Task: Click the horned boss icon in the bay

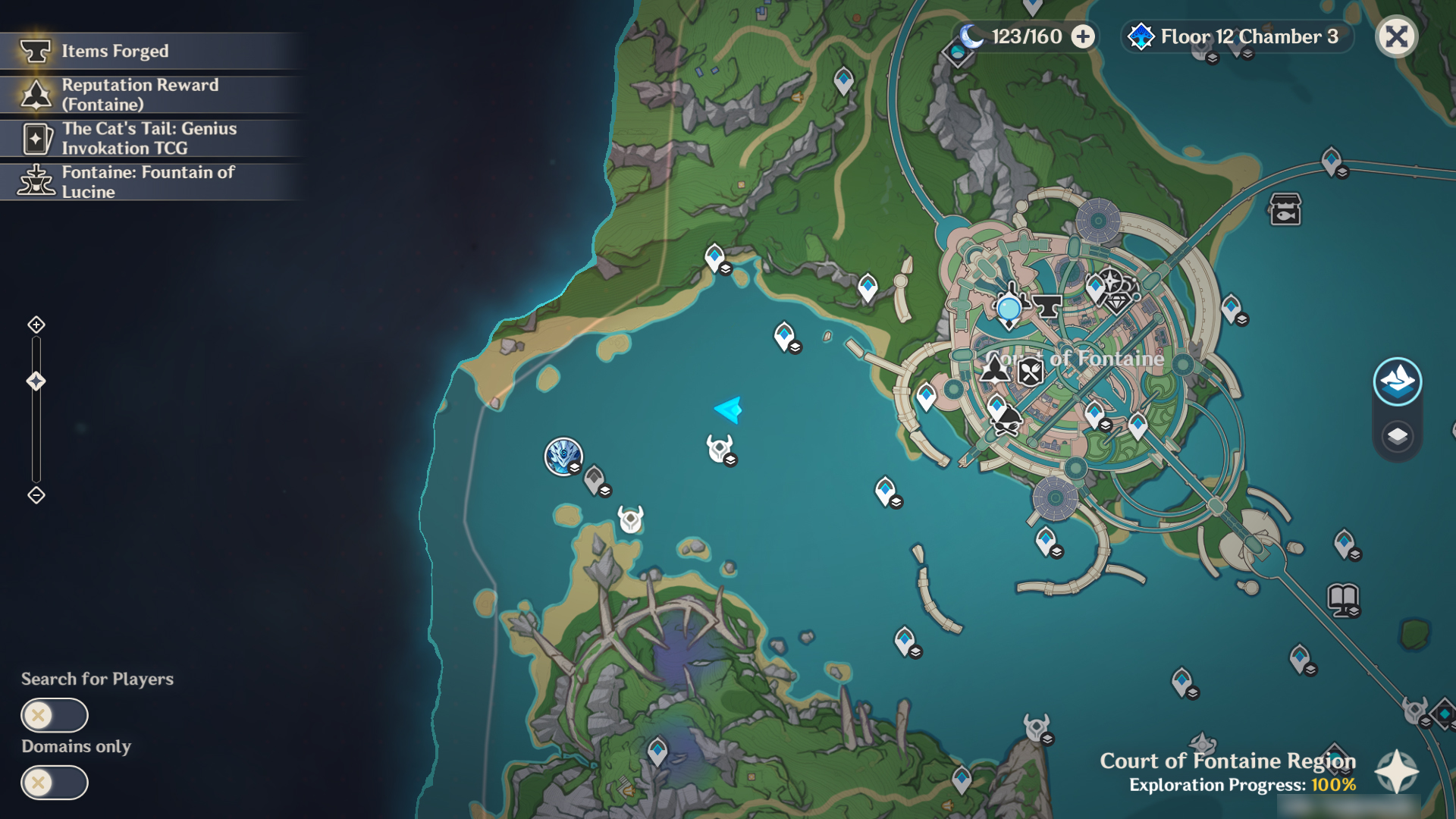Action: pyautogui.click(x=719, y=446)
